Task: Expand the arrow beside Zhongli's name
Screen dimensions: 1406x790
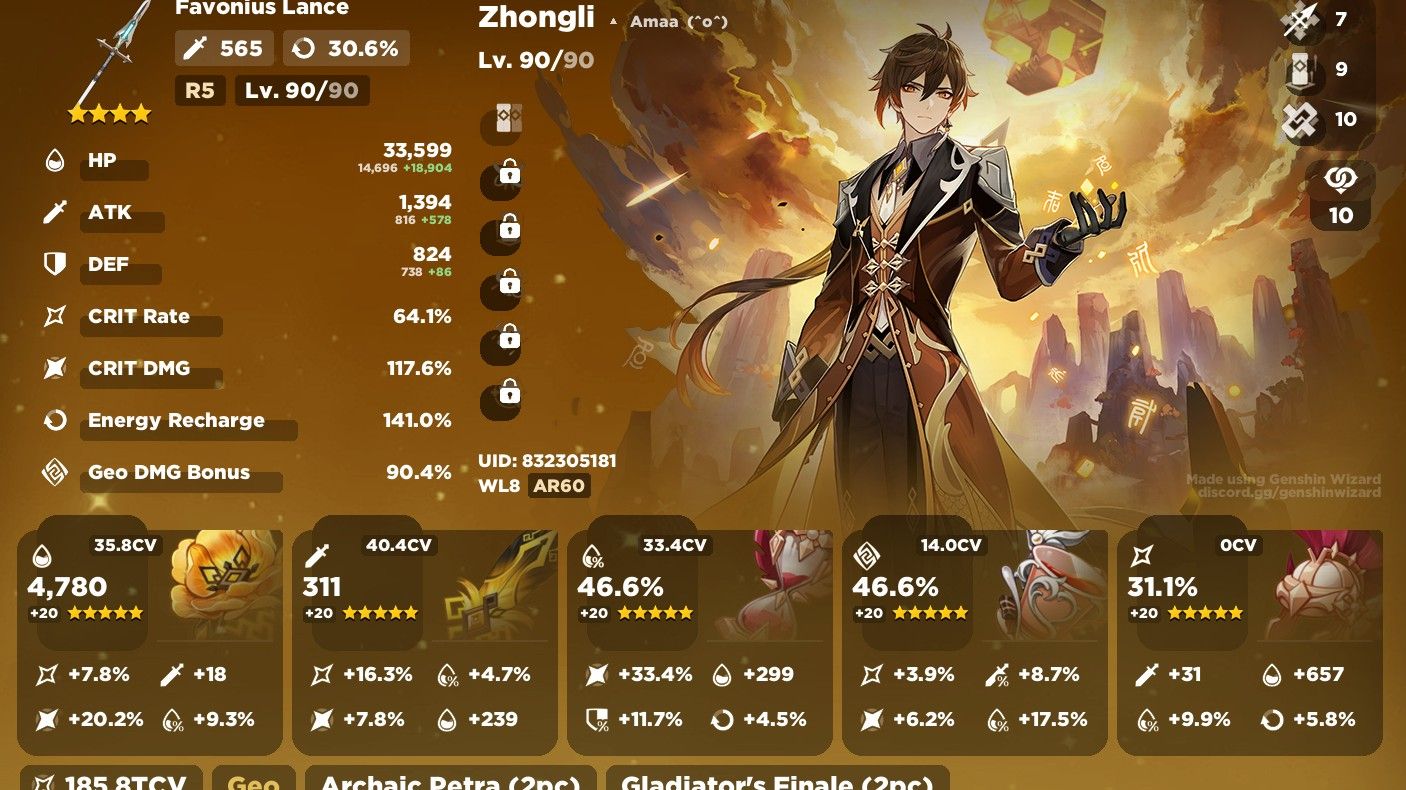Action: [612, 20]
